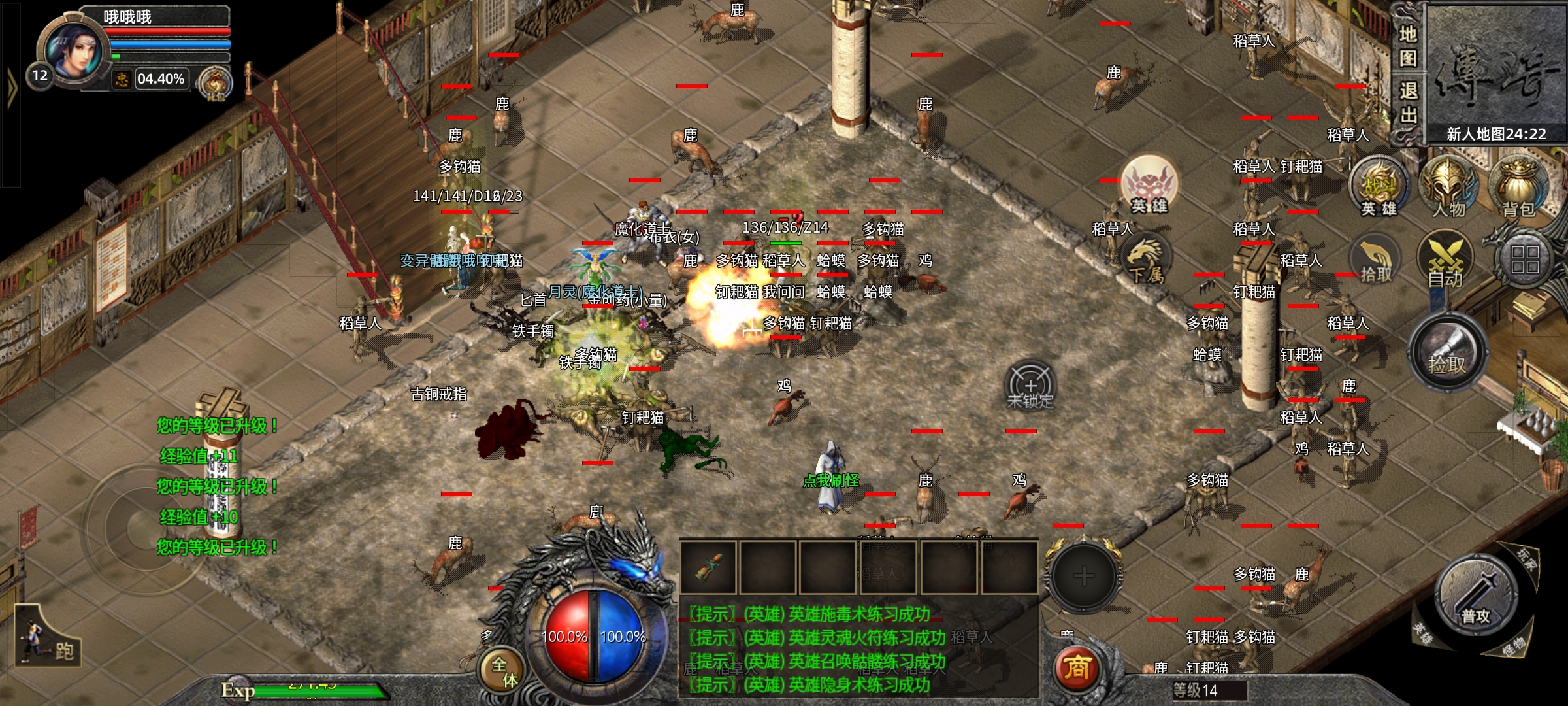
Task: Select the 玩家 player target tab
Action: (1526, 560)
